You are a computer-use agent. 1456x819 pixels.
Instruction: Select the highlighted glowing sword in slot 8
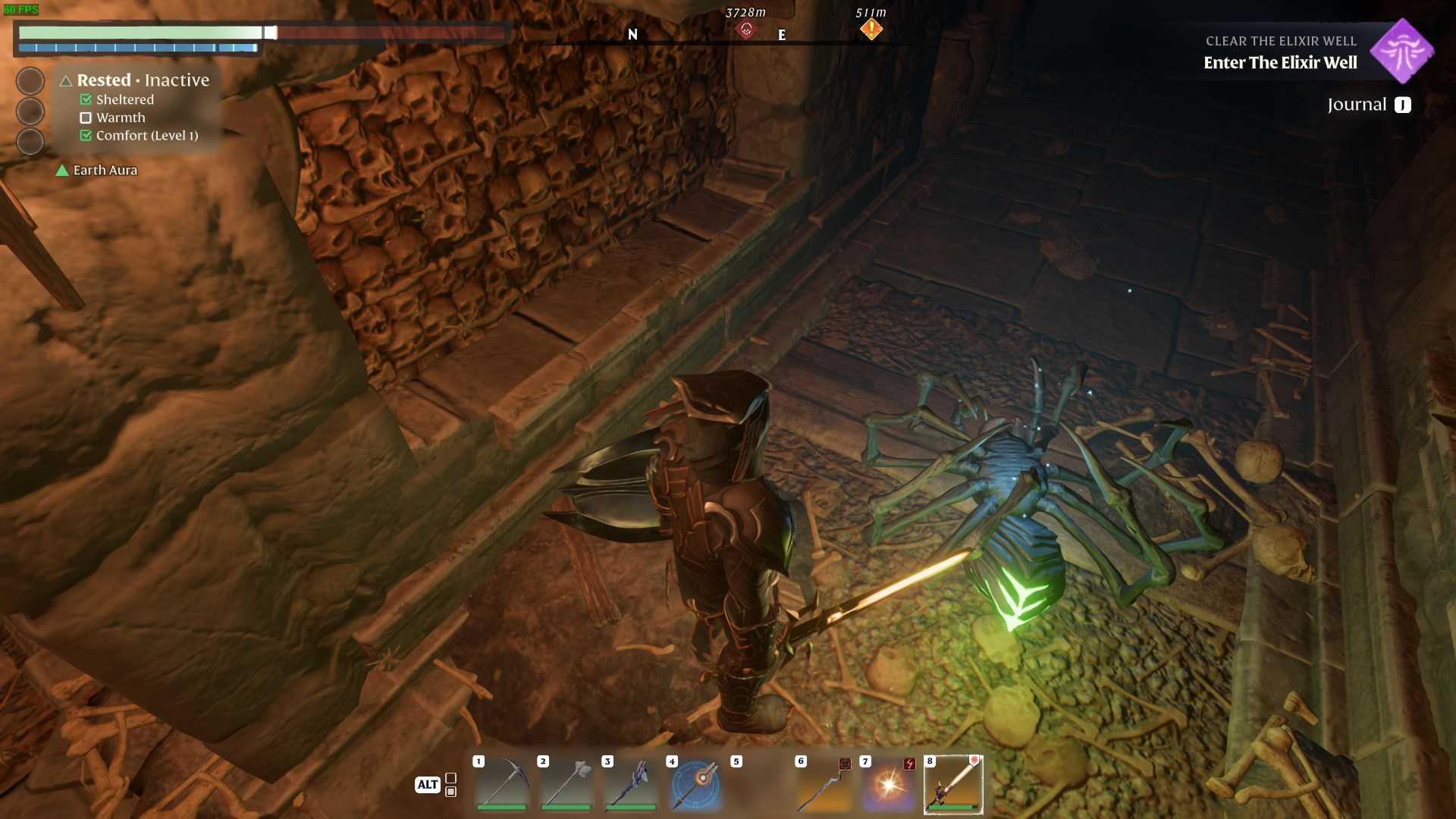953,783
